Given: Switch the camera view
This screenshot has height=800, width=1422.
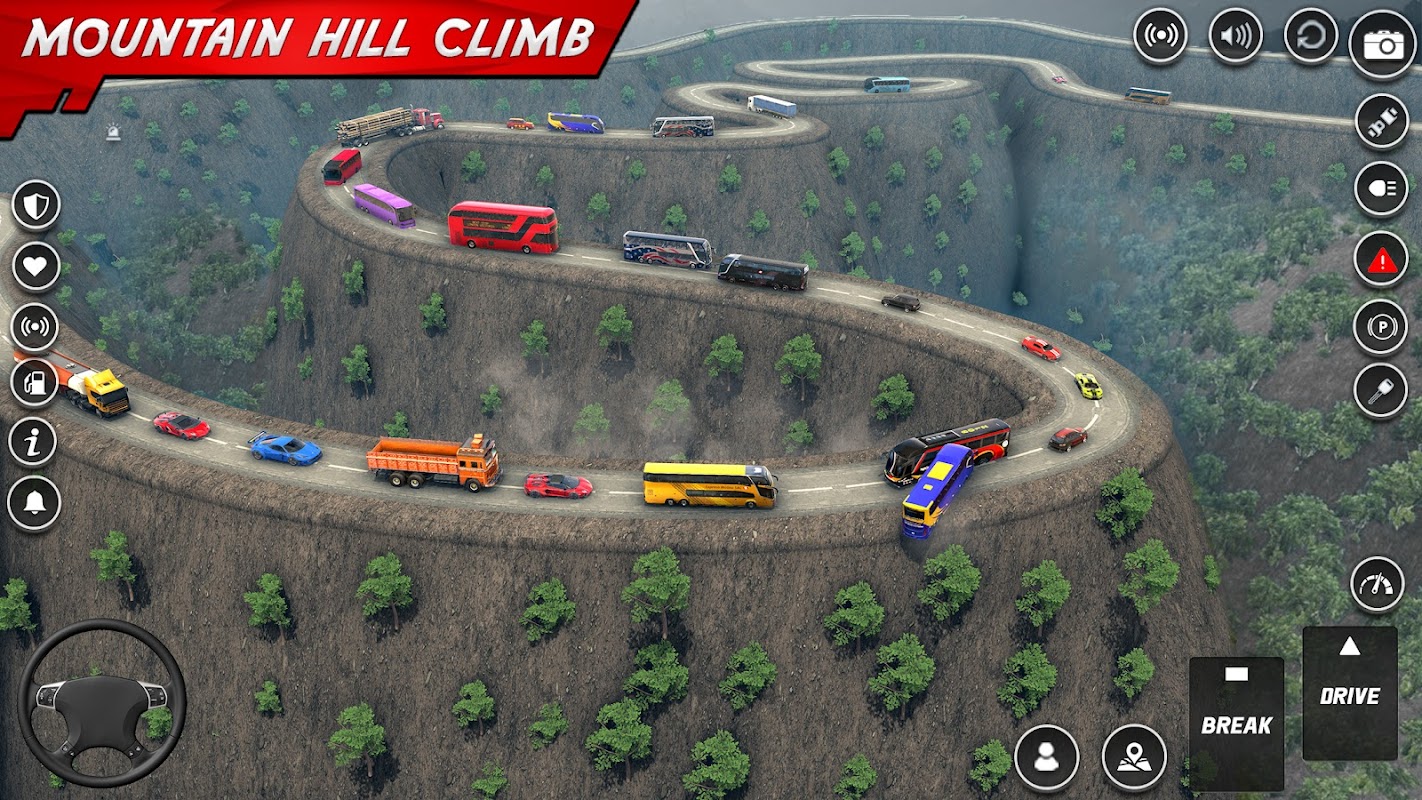Looking at the screenshot, I should [1382, 44].
